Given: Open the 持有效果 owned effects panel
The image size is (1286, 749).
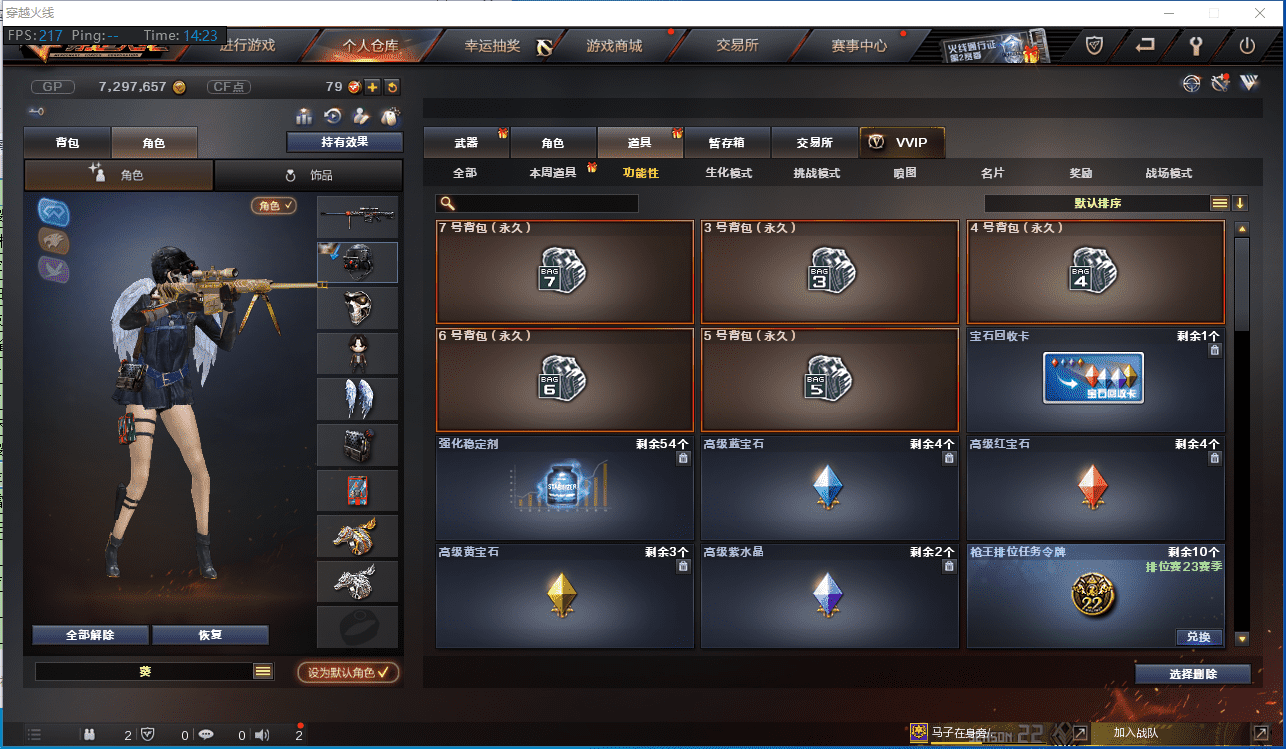Looking at the screenshot, I should point(344,142).
